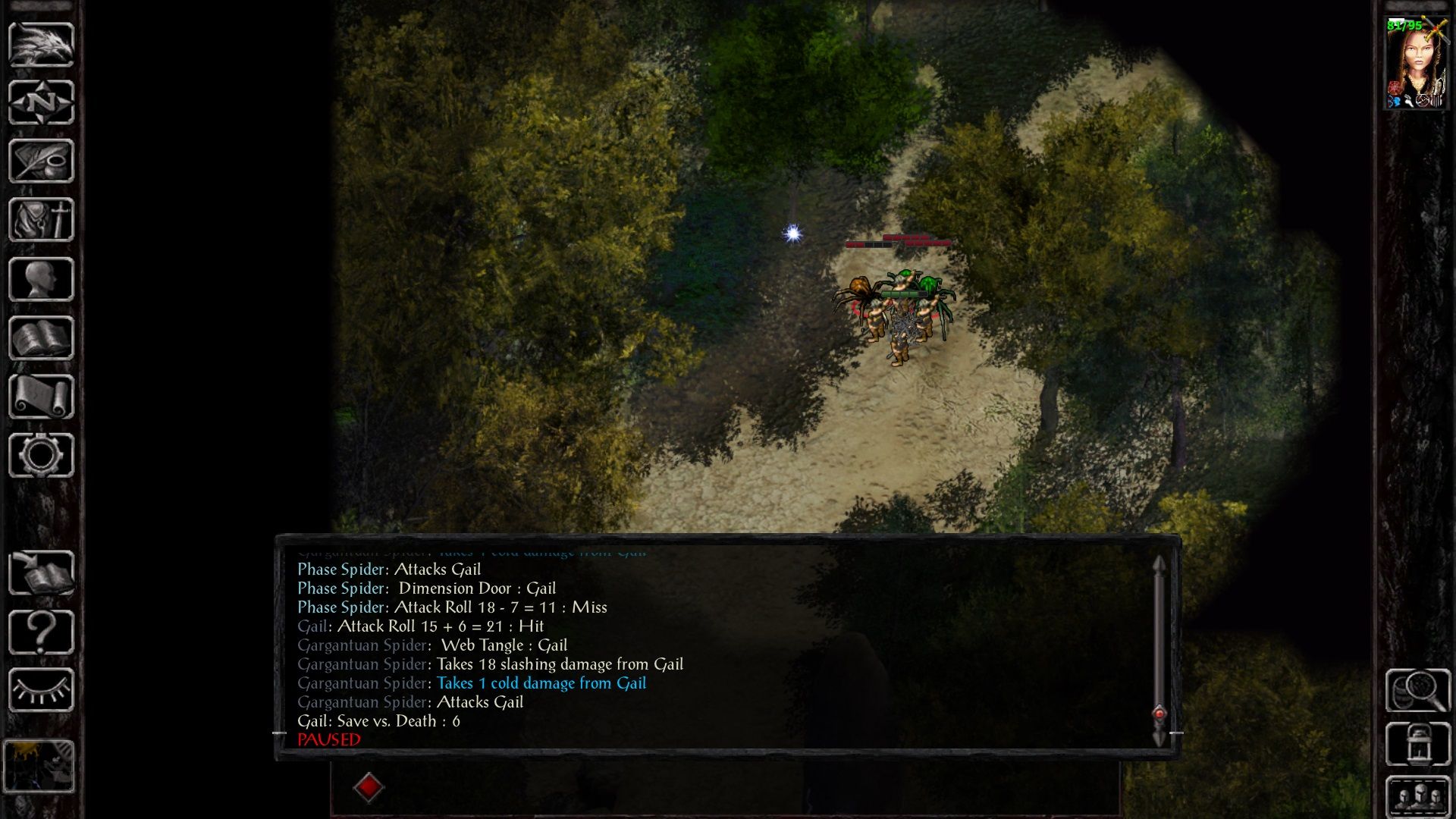Image resolution: width=1456 pixels, height=819 pixels.
Task: Click the combat log scroll-down arrow
Action: click(x=1159, y=738)
